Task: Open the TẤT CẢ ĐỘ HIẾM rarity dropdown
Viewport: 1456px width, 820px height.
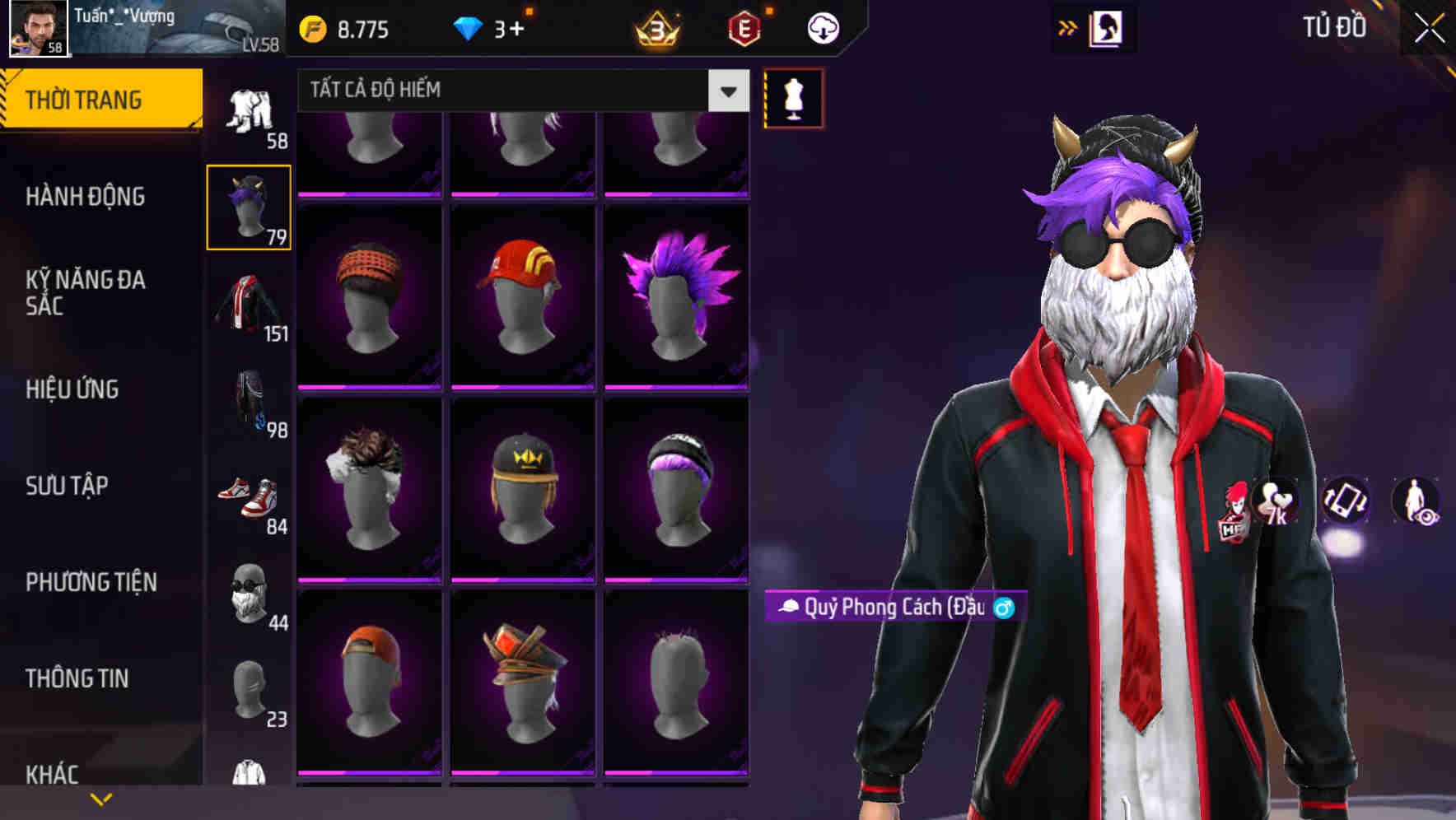Action: tap(519, 91)
